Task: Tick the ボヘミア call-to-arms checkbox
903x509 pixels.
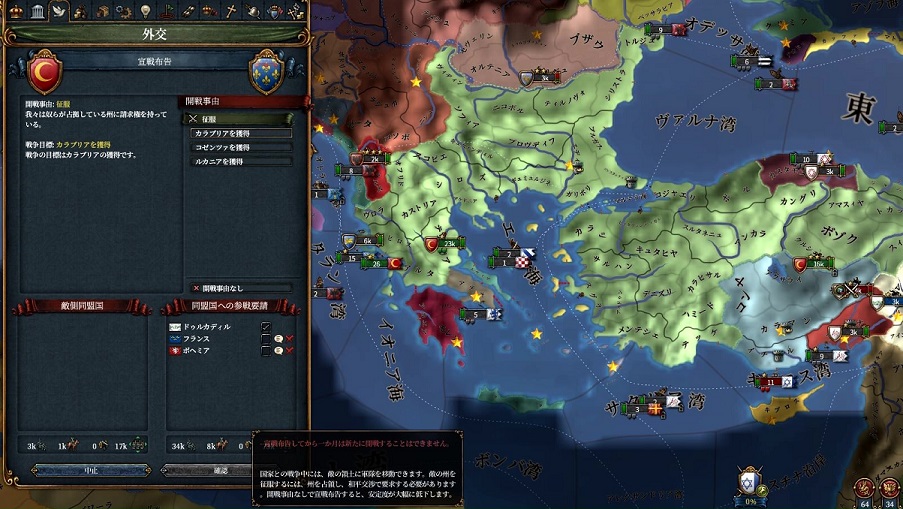Action: (265, 351)
